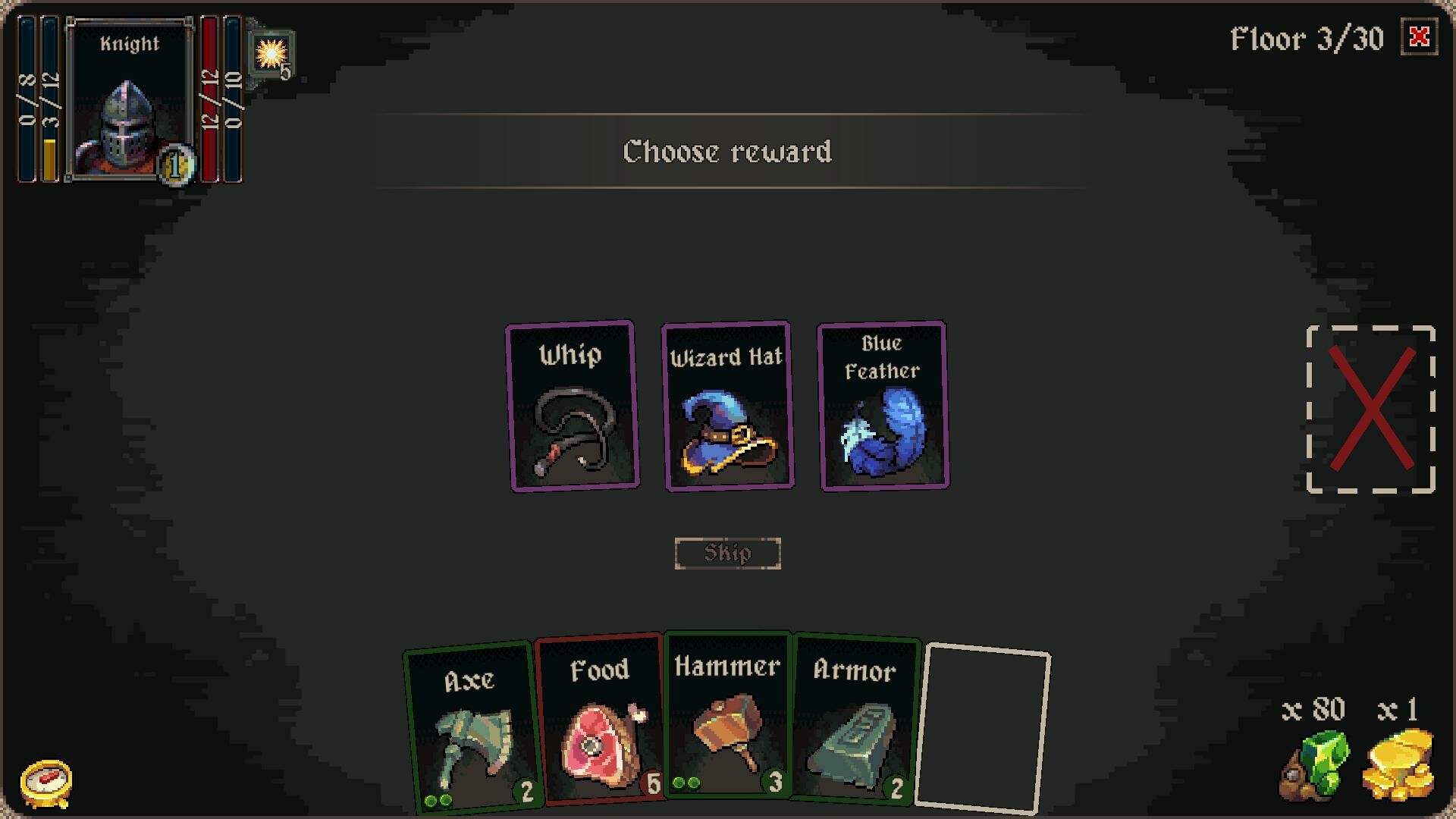
Task: Click the Choose reward header text
Action: click(726, 152)
